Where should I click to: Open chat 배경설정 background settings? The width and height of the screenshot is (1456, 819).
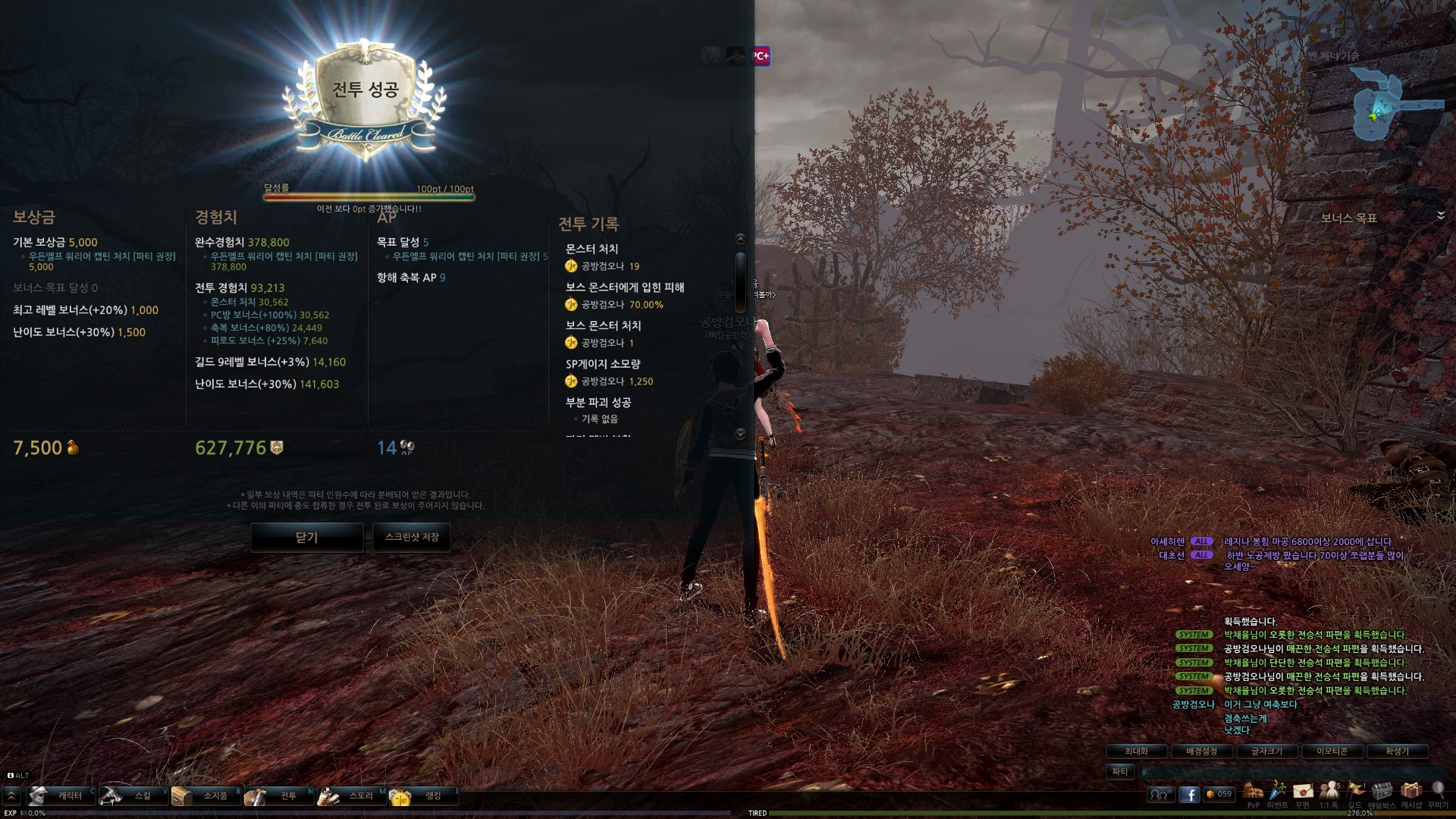pos(1201,751)
